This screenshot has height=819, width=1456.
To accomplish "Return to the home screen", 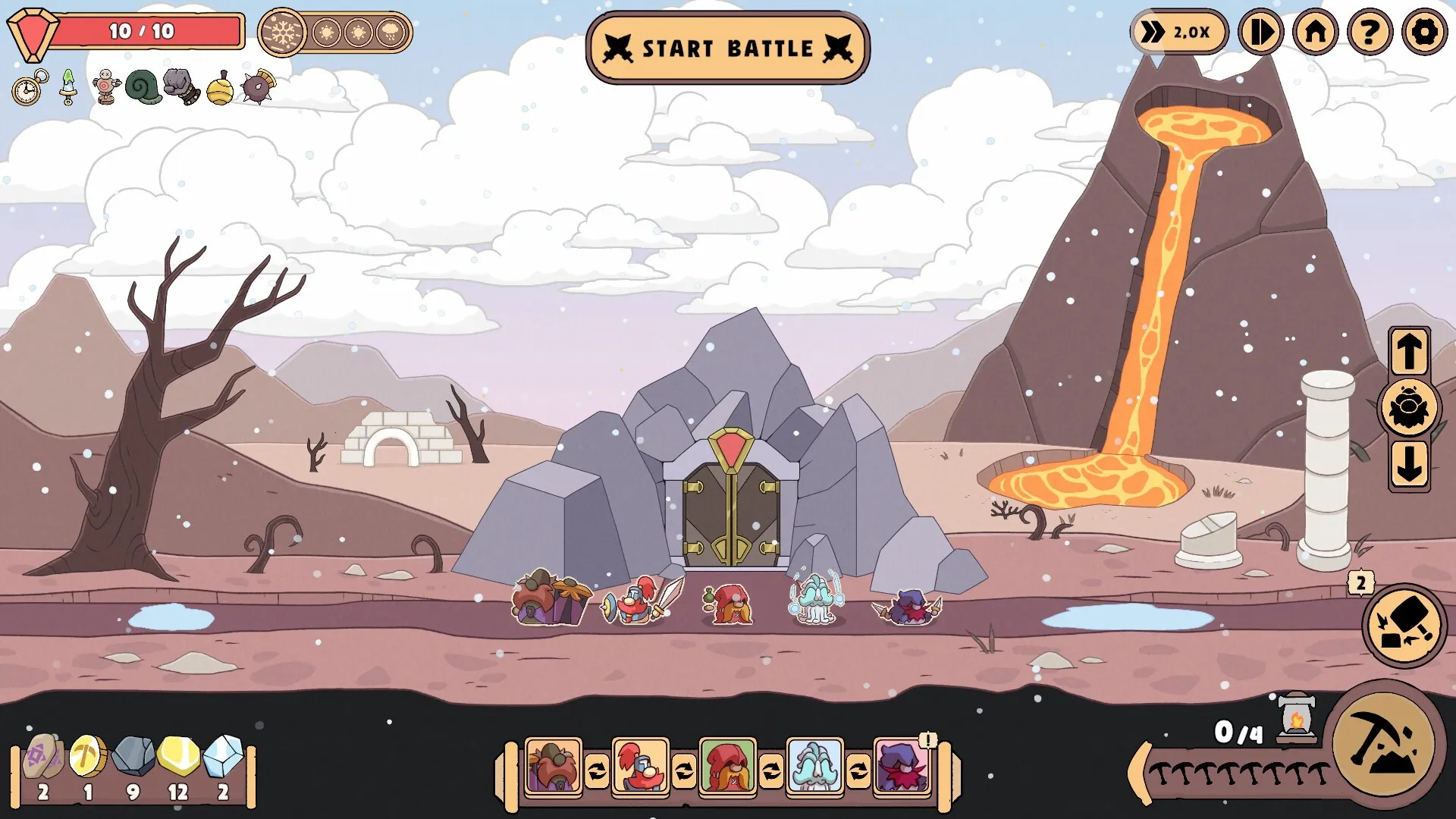I will [x=1316, y=33].
